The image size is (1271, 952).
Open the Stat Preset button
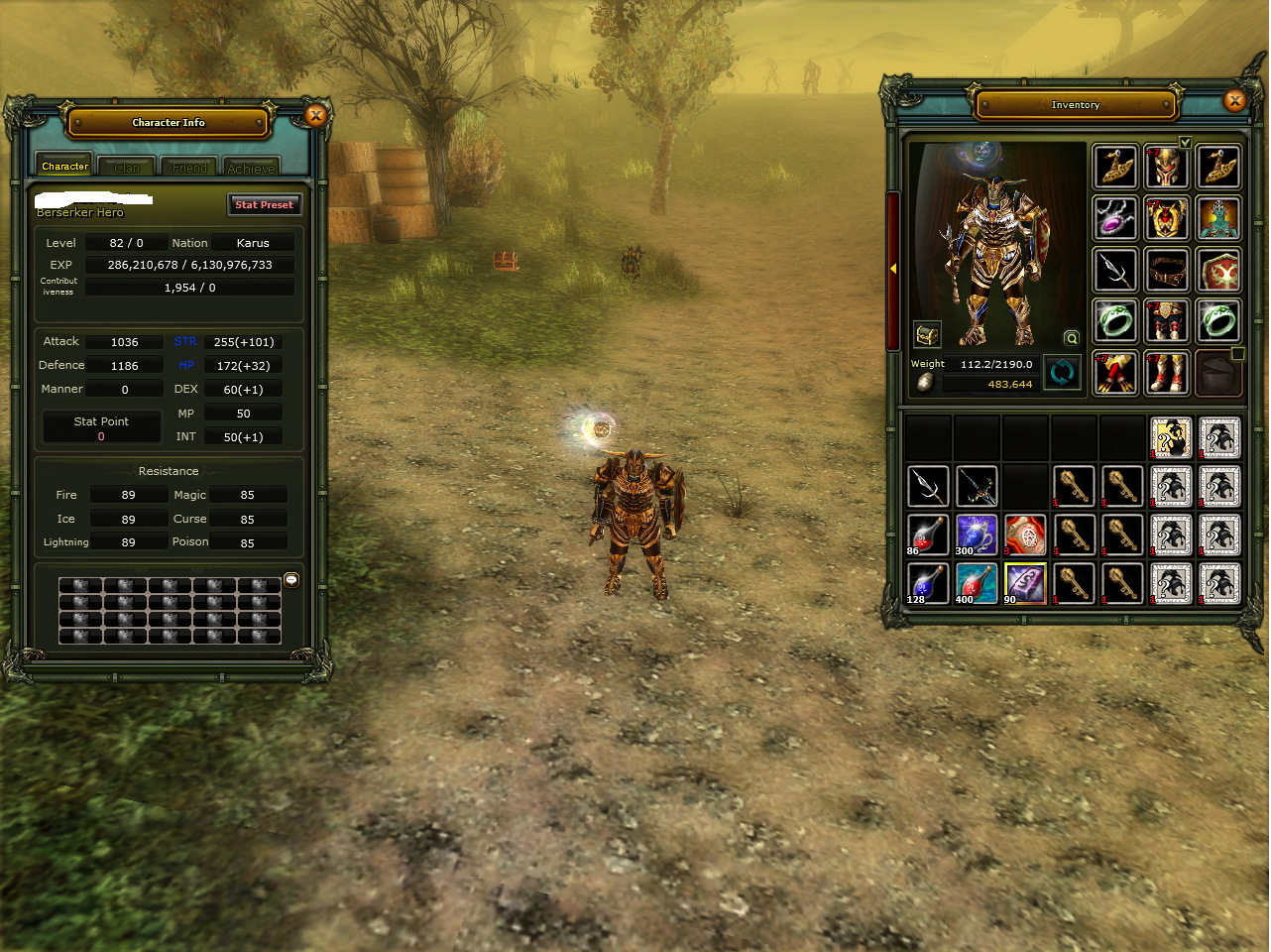click(x=264, y=204)
